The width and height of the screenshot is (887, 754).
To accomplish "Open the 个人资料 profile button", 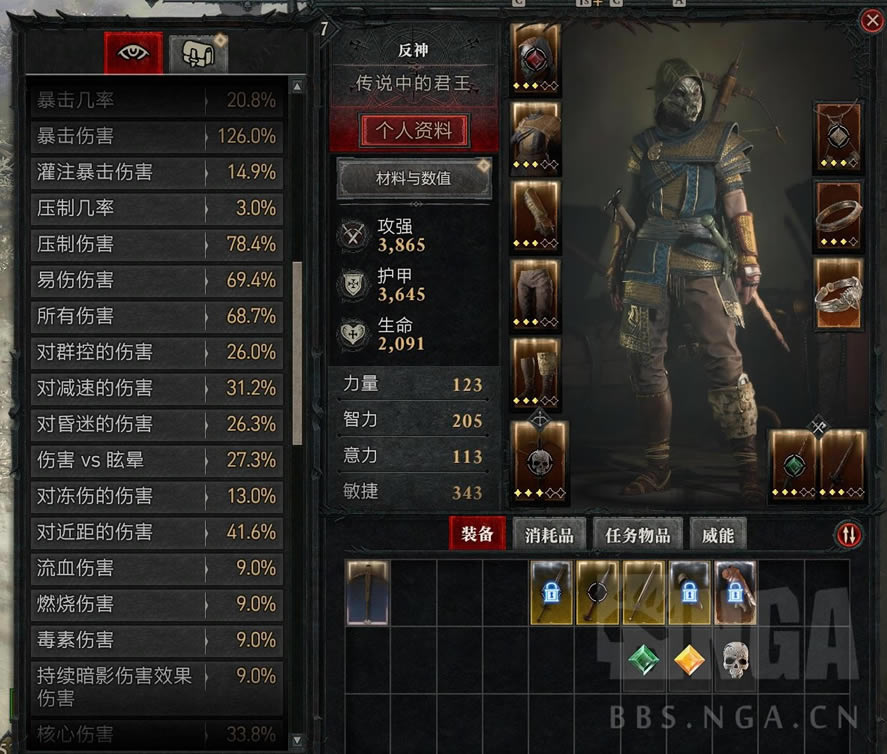I will coord(414,130).
